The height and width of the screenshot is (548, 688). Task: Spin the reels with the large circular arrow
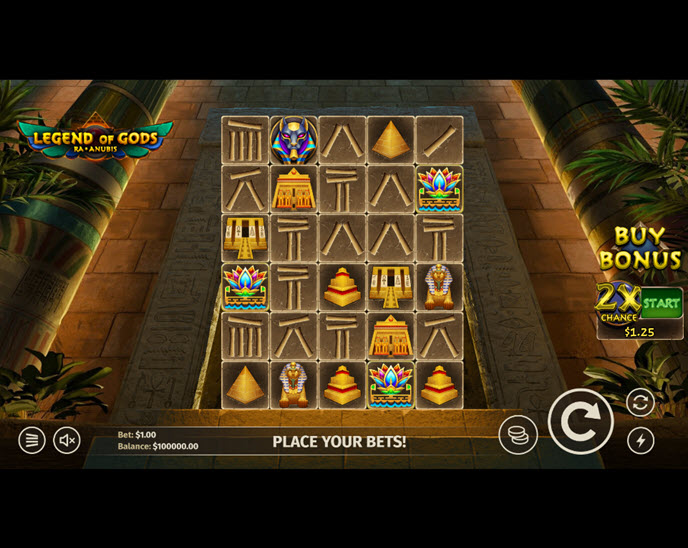pos(580,422)
